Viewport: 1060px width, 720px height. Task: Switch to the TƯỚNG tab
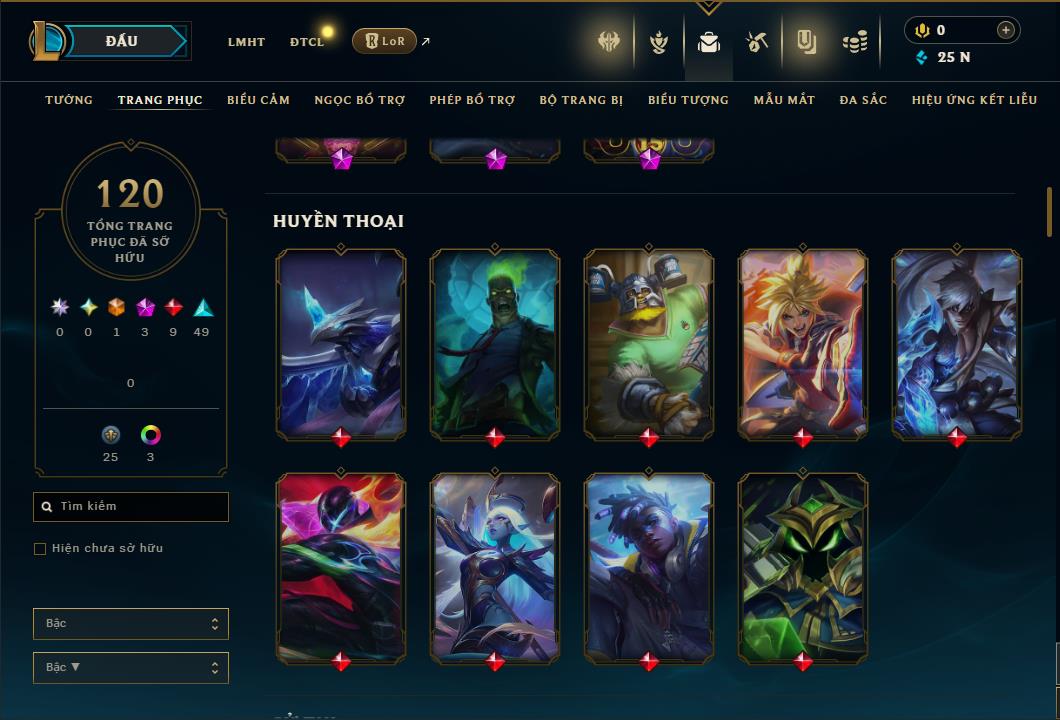click(x=69, y=100)
